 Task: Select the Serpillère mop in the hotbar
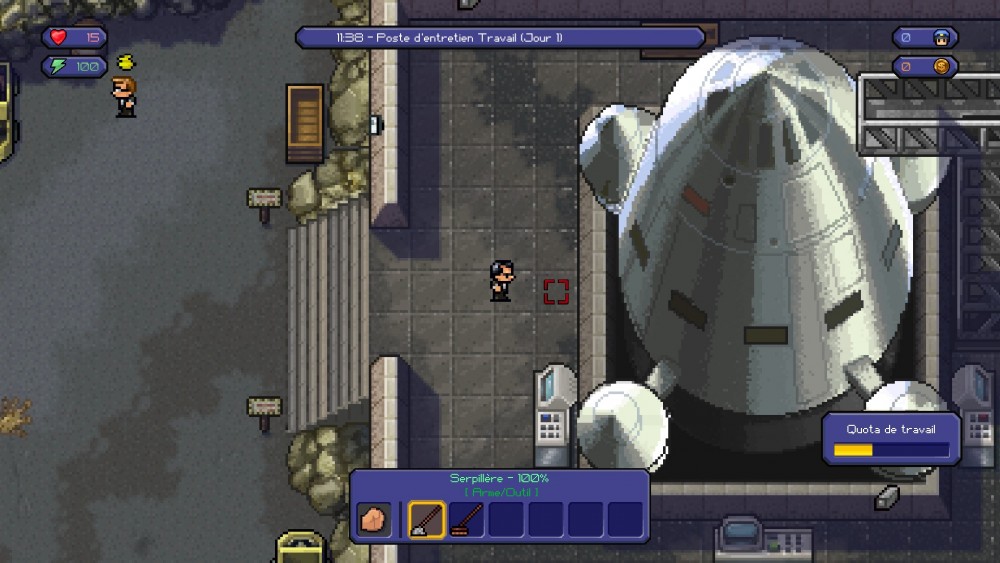click(x=426, y=519)
